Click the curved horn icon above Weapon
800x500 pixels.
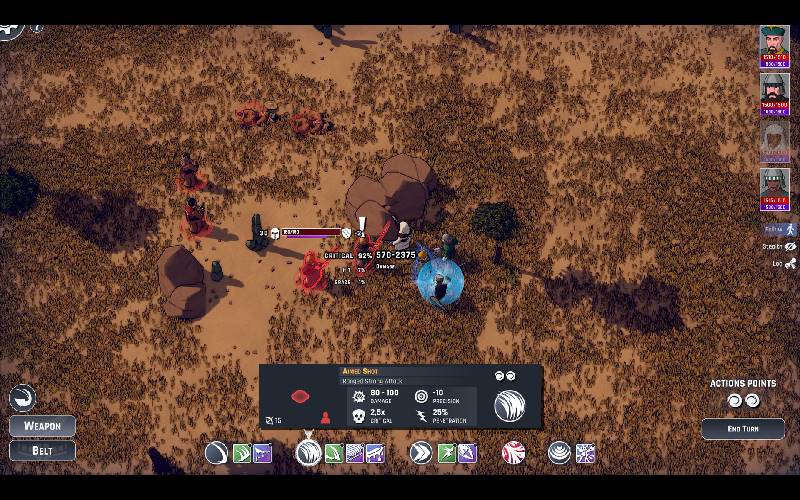[x=22, y=398]
